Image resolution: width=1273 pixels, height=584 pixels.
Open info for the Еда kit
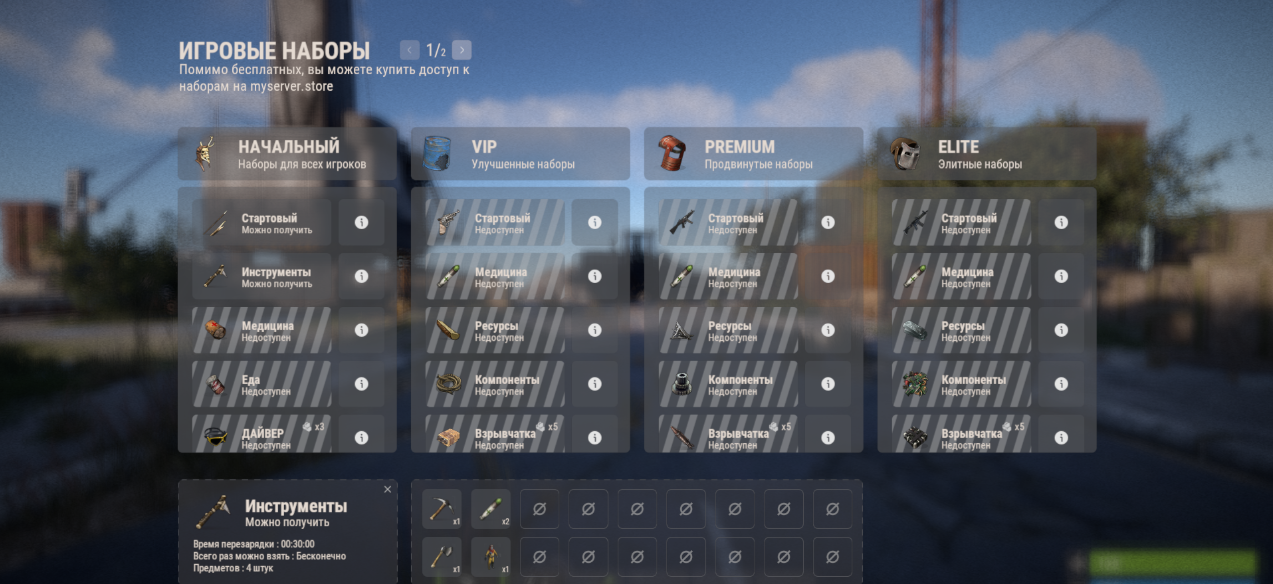click(x=361, y=385)
